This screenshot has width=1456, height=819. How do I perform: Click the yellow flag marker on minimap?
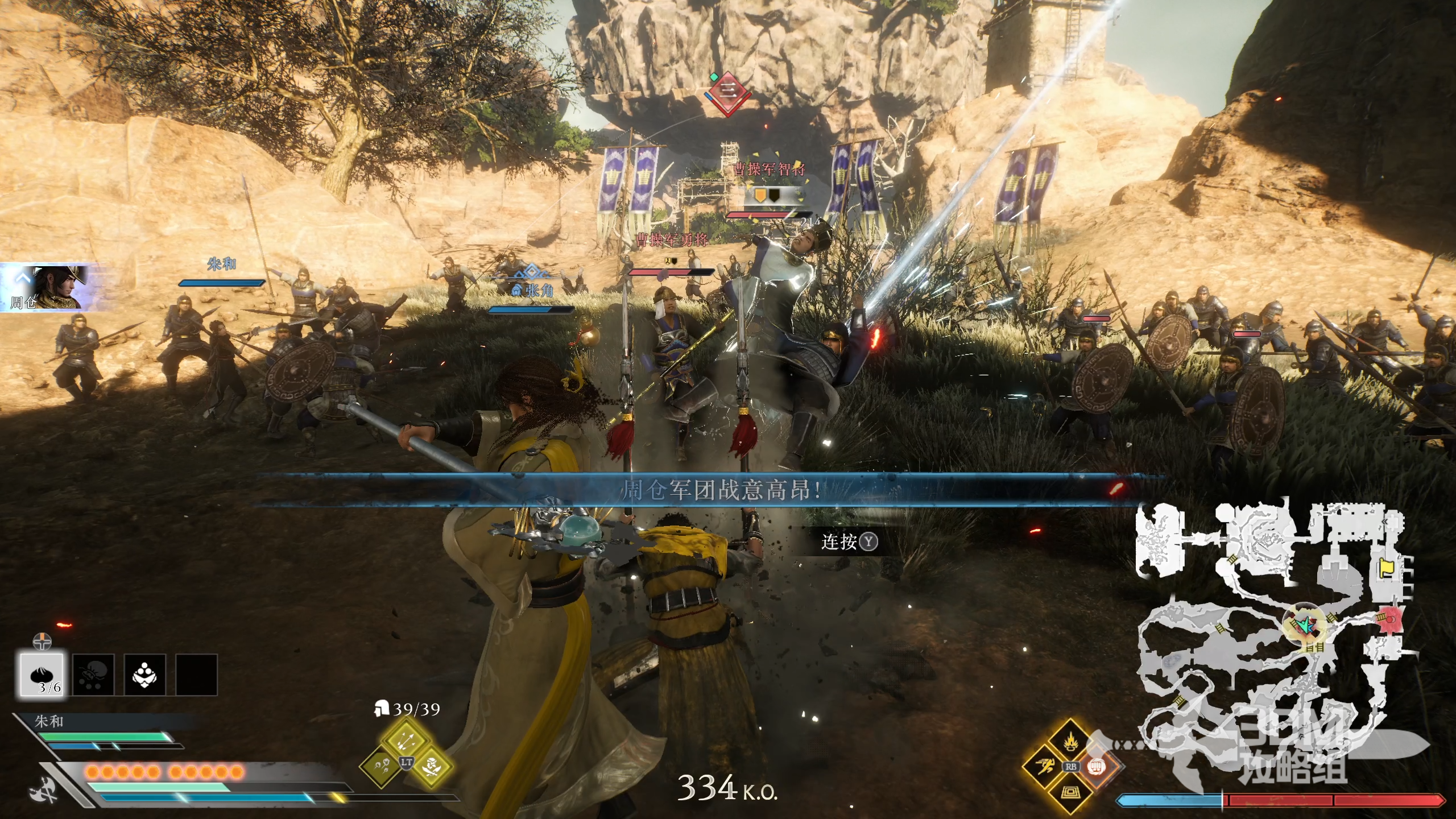[x=1386, y=568]
